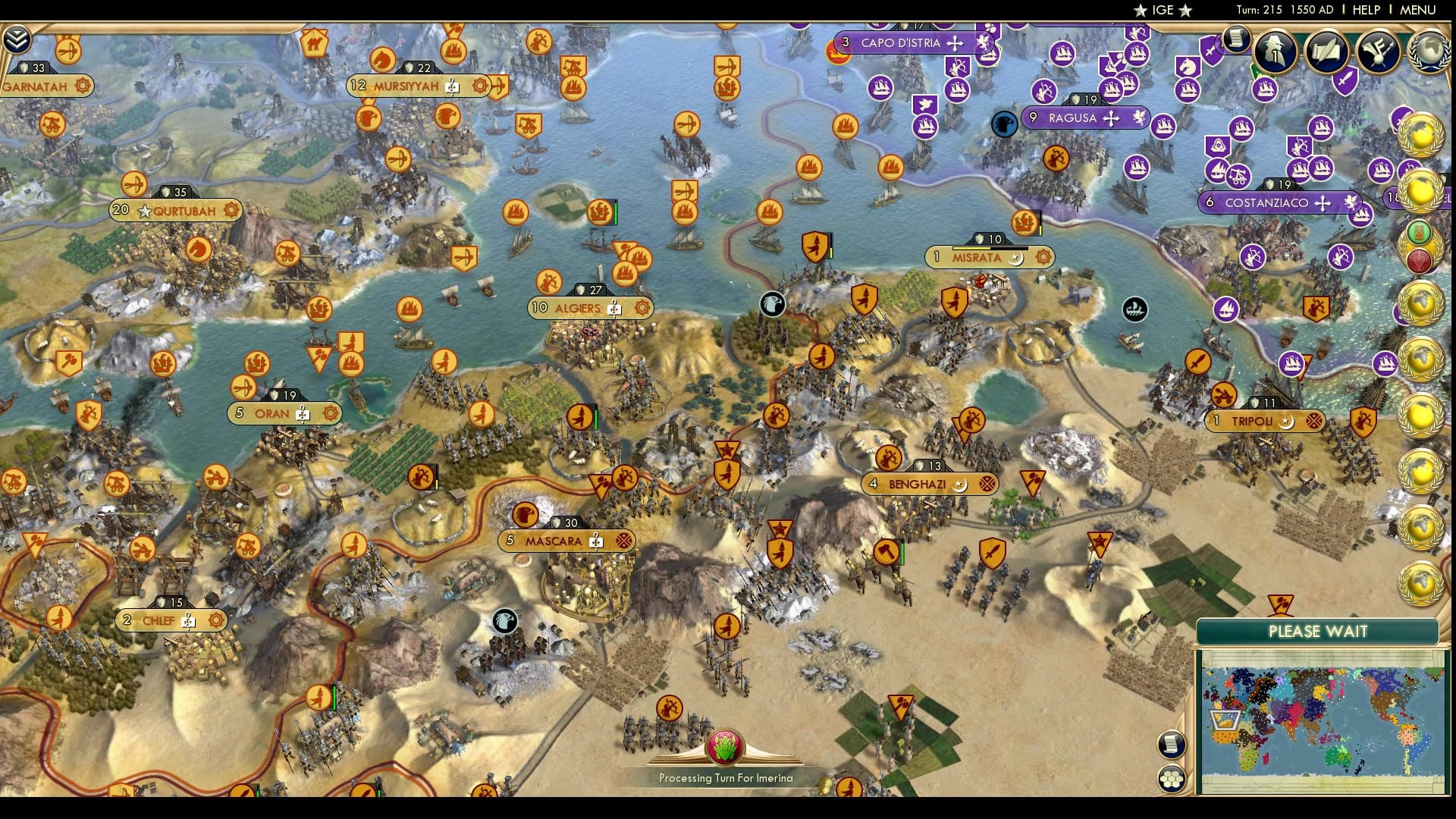Select the Algiers city banner
Screen dimensions: 1456x819
590,308
